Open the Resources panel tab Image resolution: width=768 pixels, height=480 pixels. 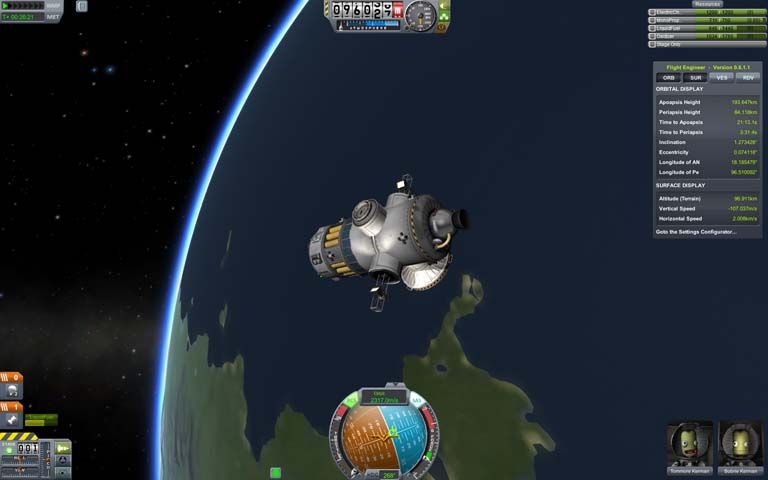708,4
